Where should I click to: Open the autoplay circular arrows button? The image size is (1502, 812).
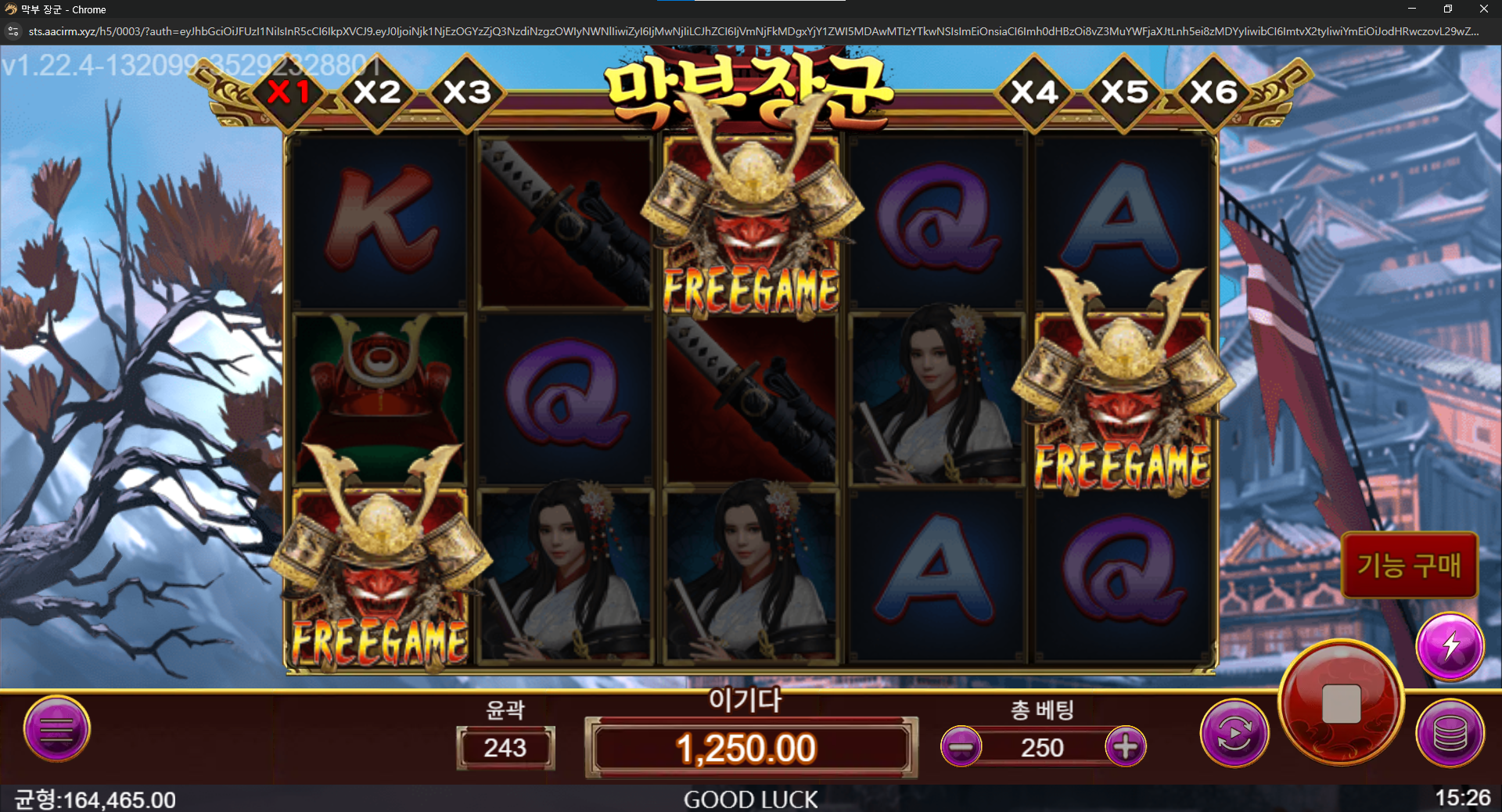[x=1234, y=733]
